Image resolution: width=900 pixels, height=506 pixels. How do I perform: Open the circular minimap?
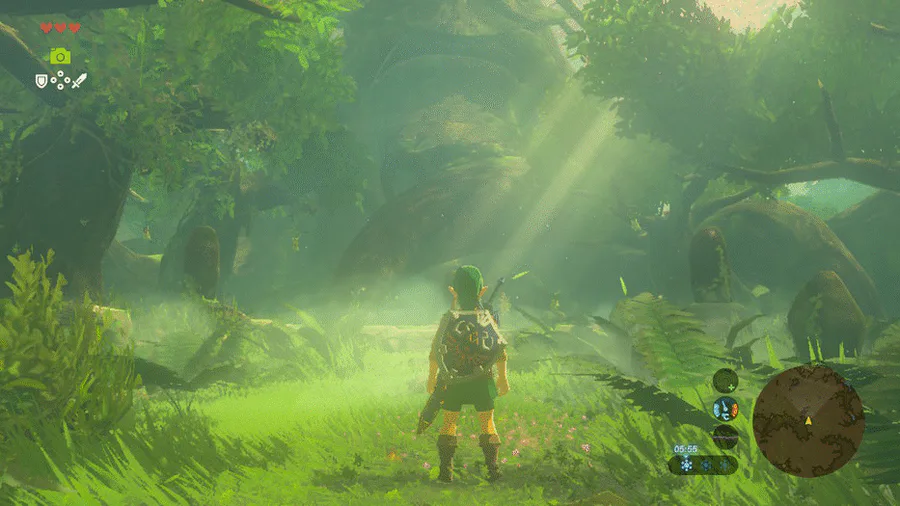808,419
